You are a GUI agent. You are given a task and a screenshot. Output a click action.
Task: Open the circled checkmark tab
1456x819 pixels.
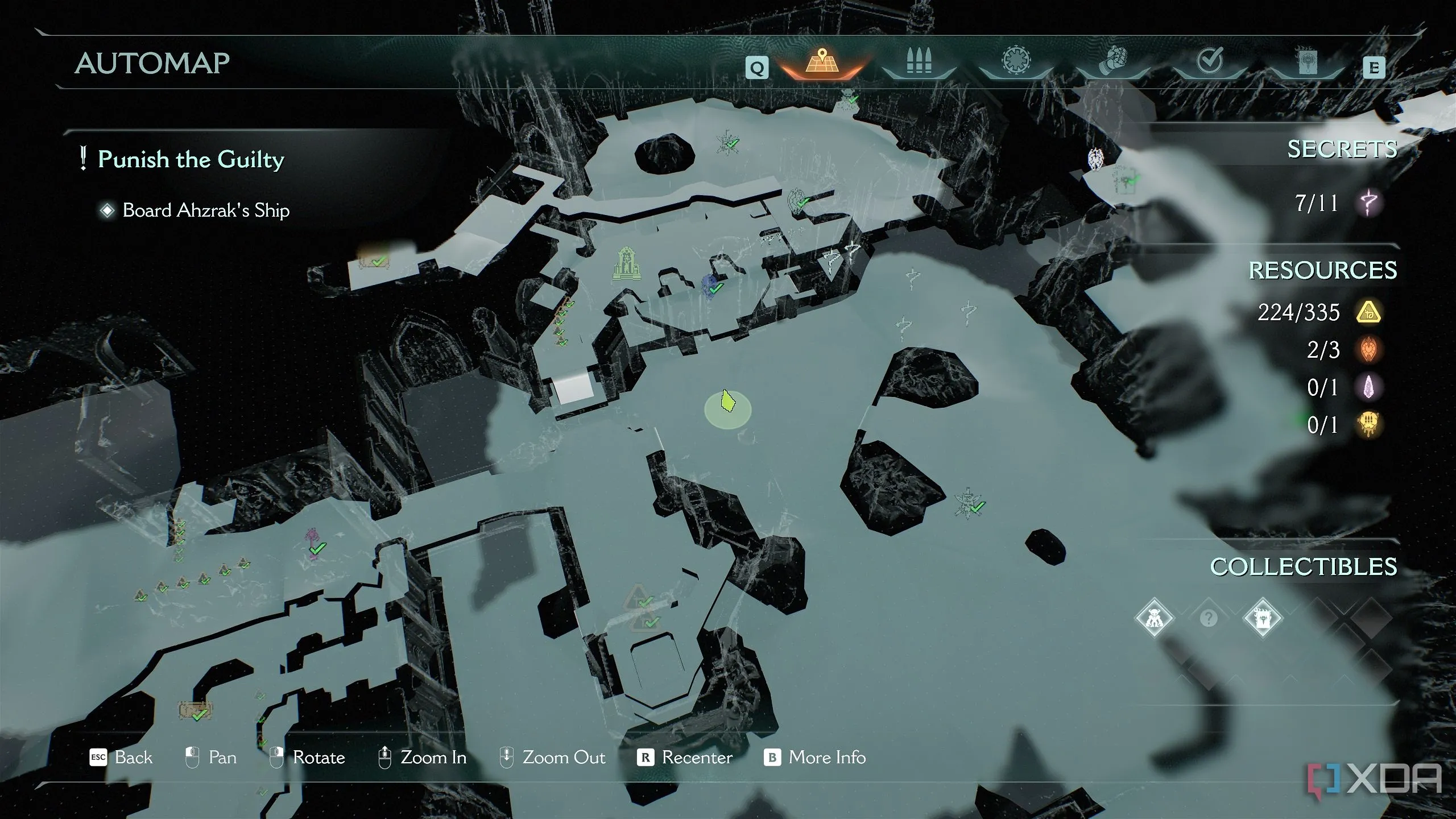1210,61
